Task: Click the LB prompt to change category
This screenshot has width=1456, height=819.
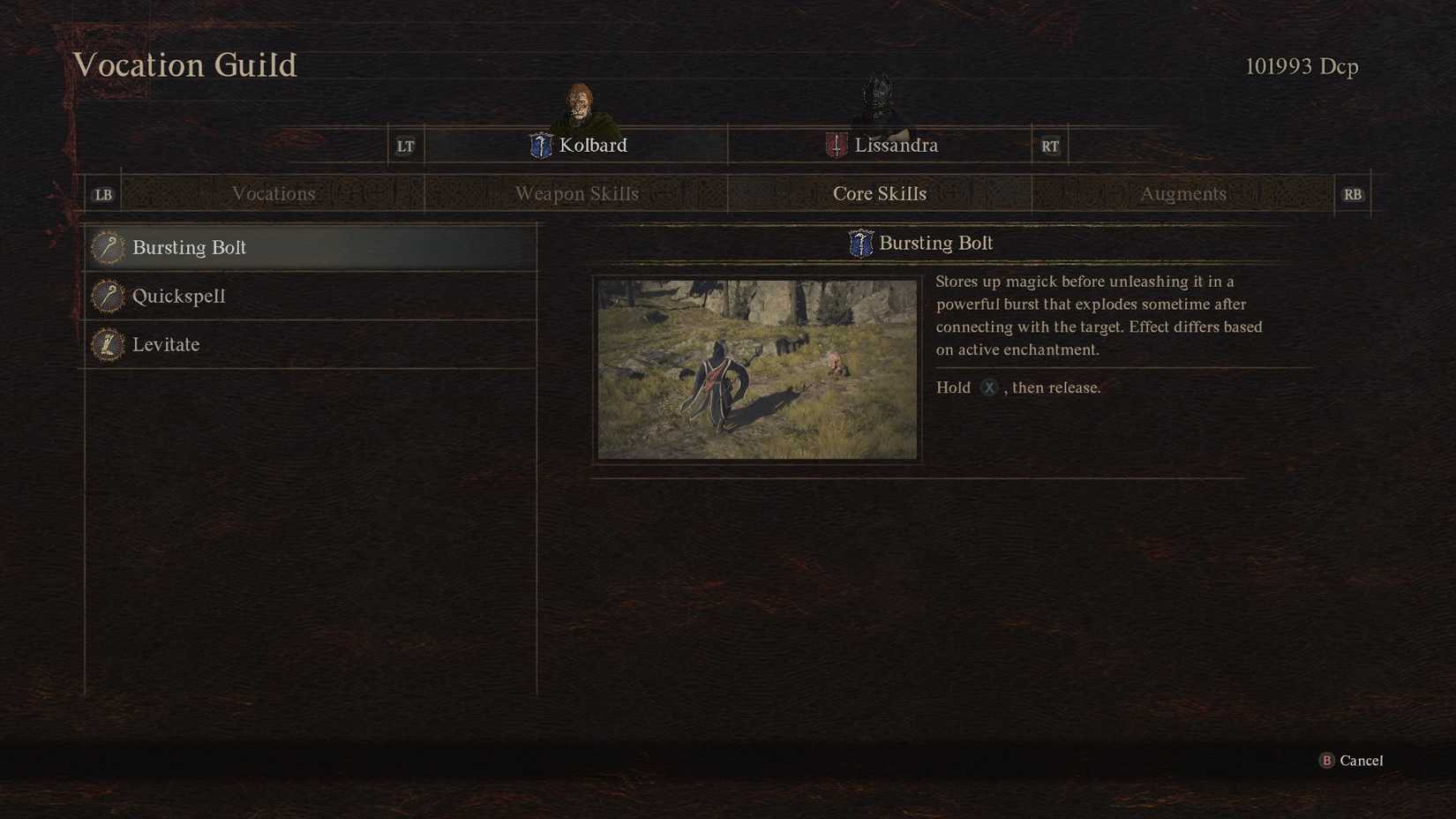Action: click(102, 193)
